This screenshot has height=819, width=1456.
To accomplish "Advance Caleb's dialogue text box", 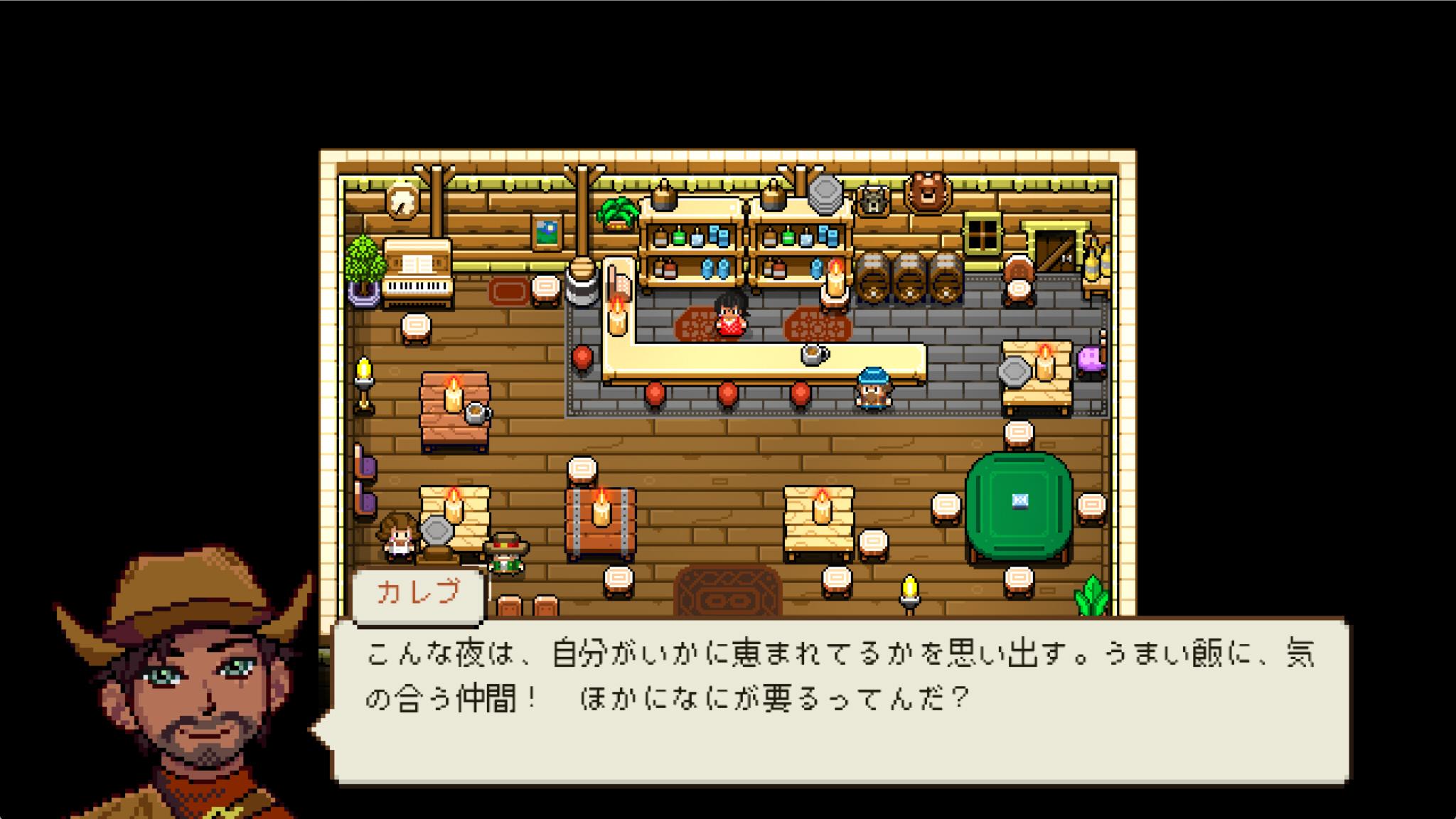I will coord(840,701).
